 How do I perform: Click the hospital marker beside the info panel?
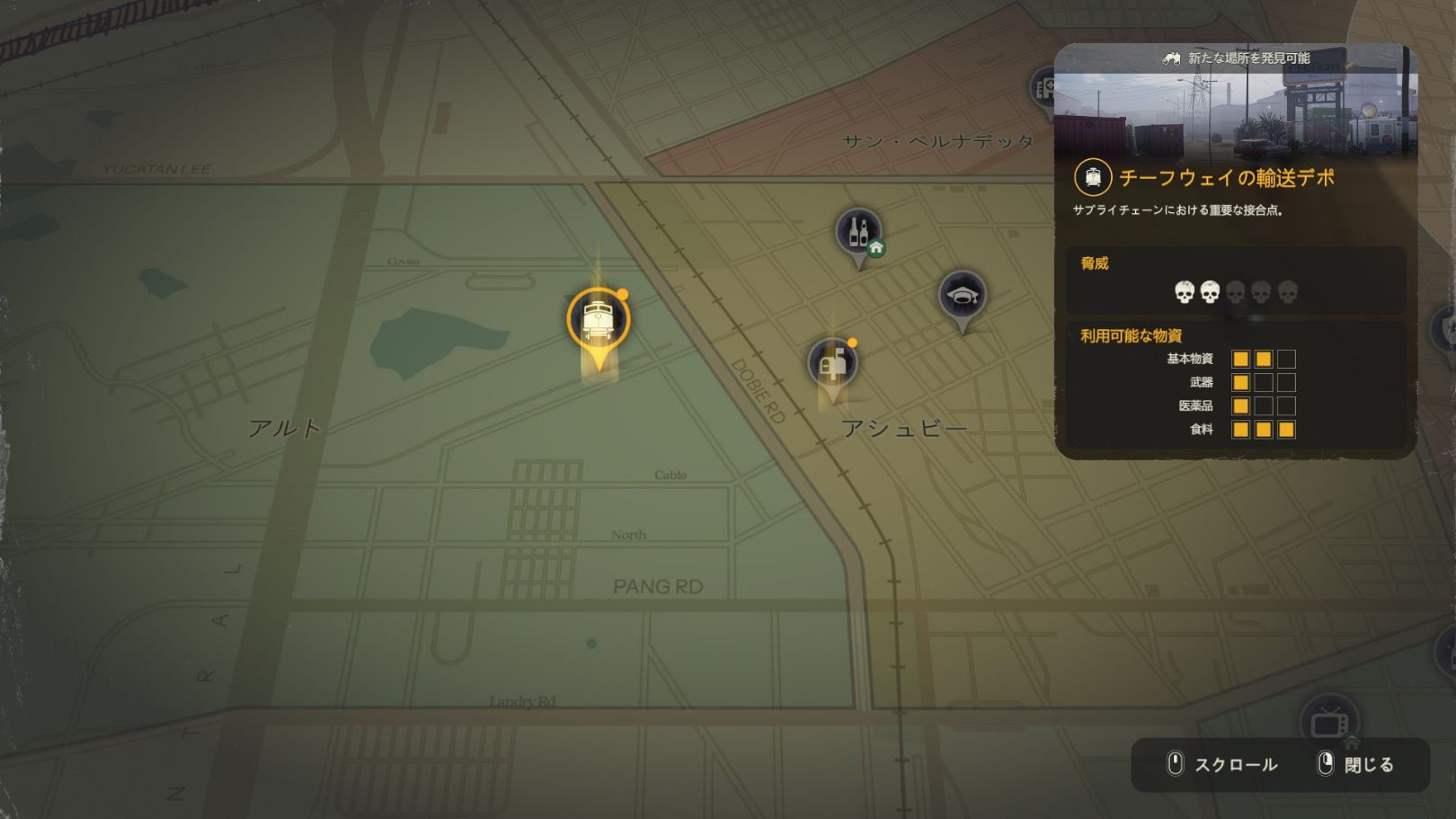point(1044,88)
